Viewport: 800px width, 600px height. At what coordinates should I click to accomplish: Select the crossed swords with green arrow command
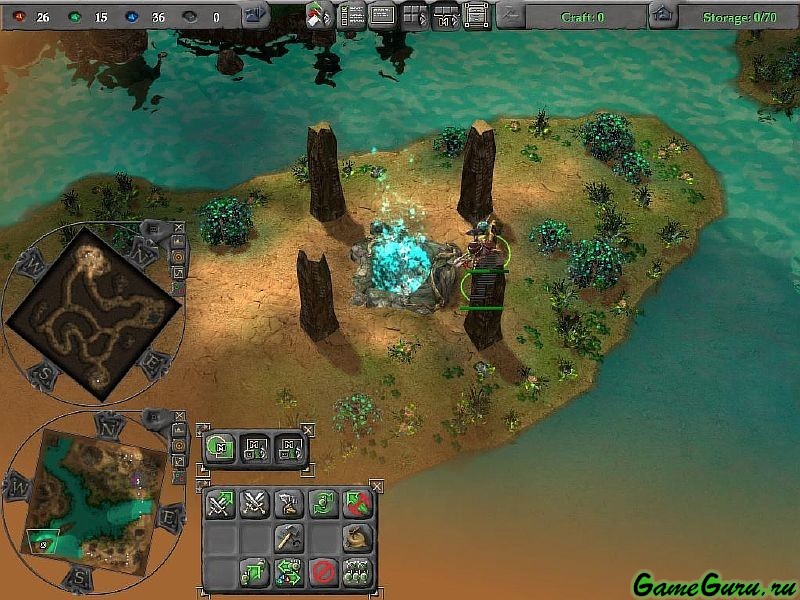pos(220,504)
